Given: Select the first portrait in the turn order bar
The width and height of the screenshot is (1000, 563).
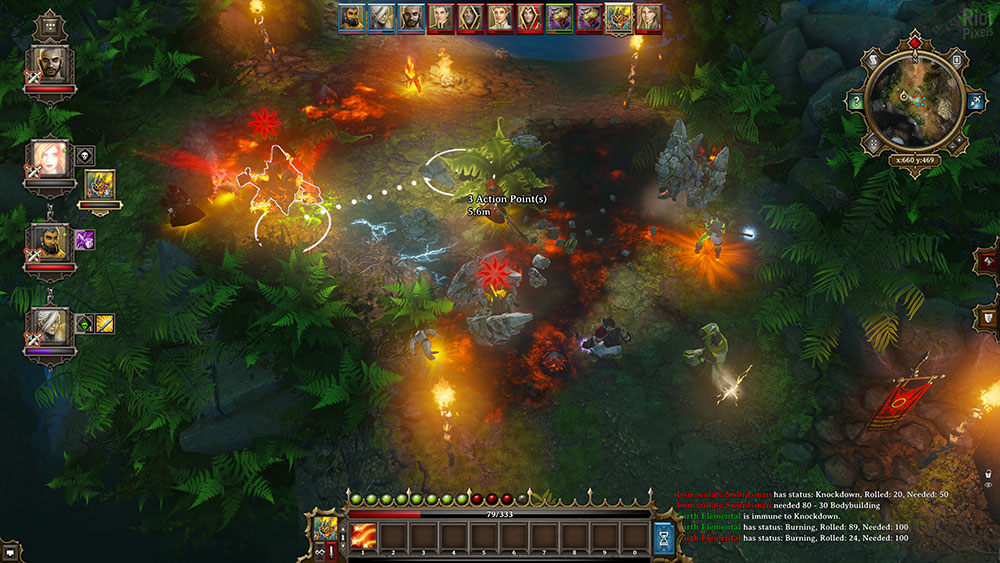Looking at the screenshot, I should click(350, 17).
